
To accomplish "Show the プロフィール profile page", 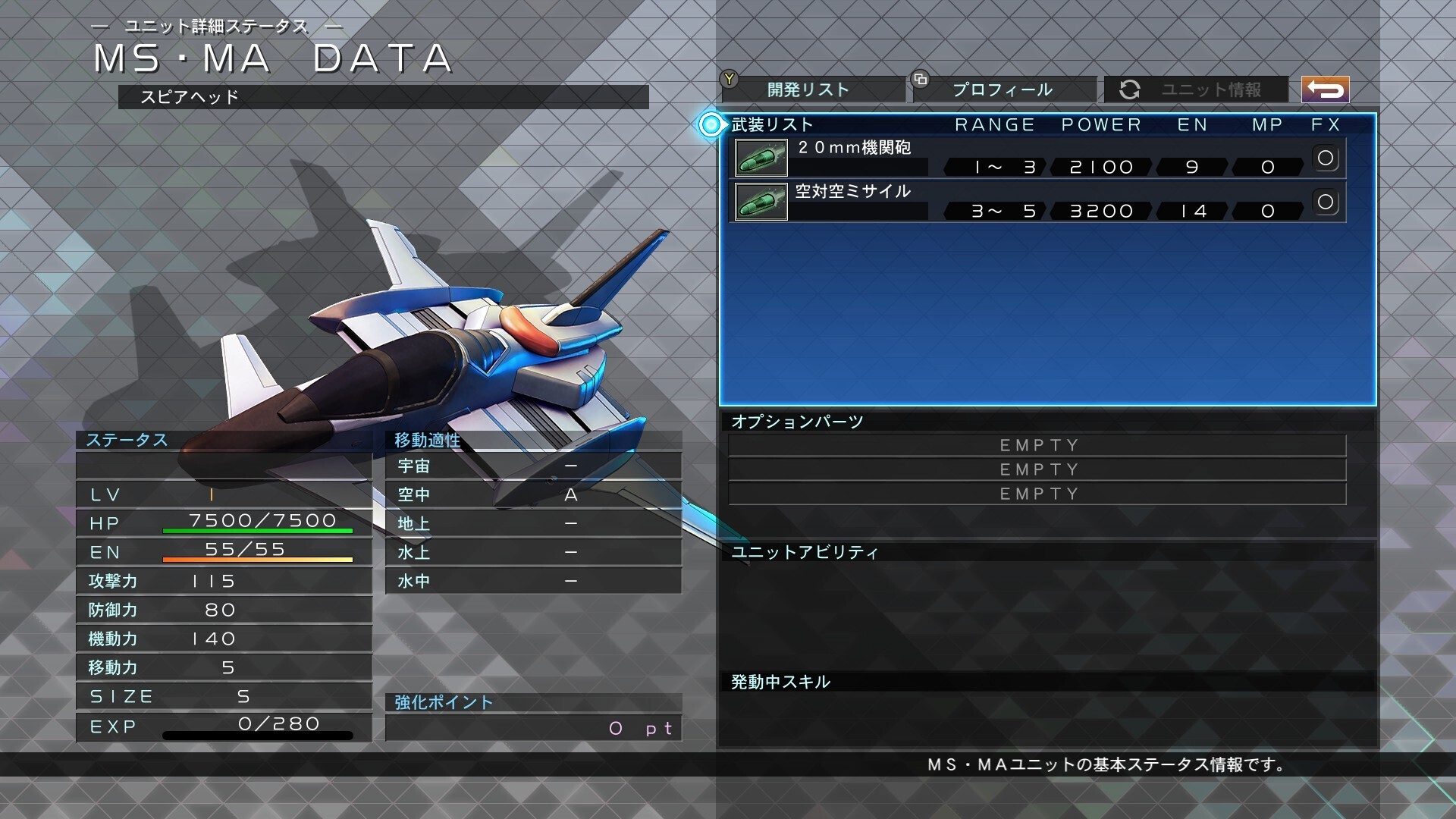I will pos(1004,89).
